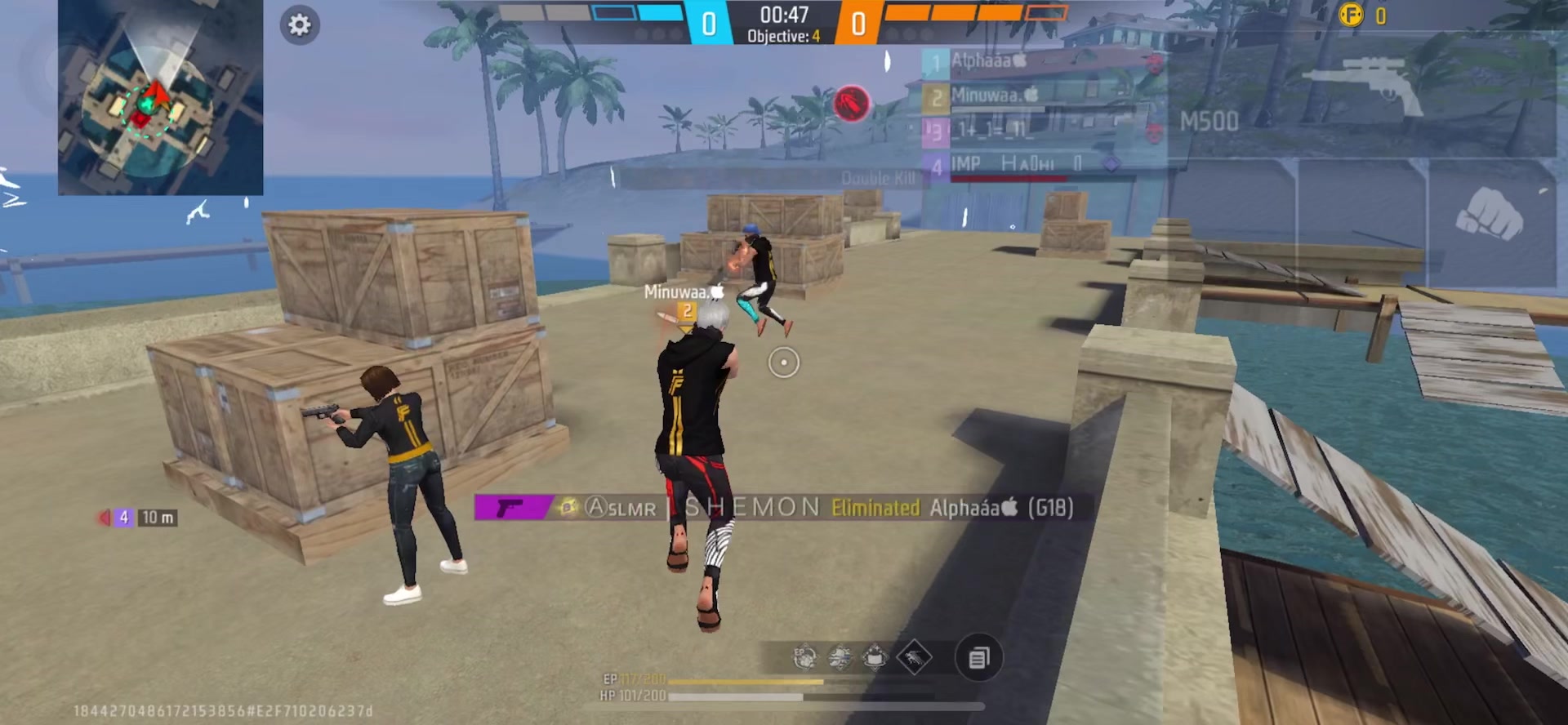Viewport: 1568px width, 725px height.
Task: Open the settings gear menu
Action: pos(300,25)
